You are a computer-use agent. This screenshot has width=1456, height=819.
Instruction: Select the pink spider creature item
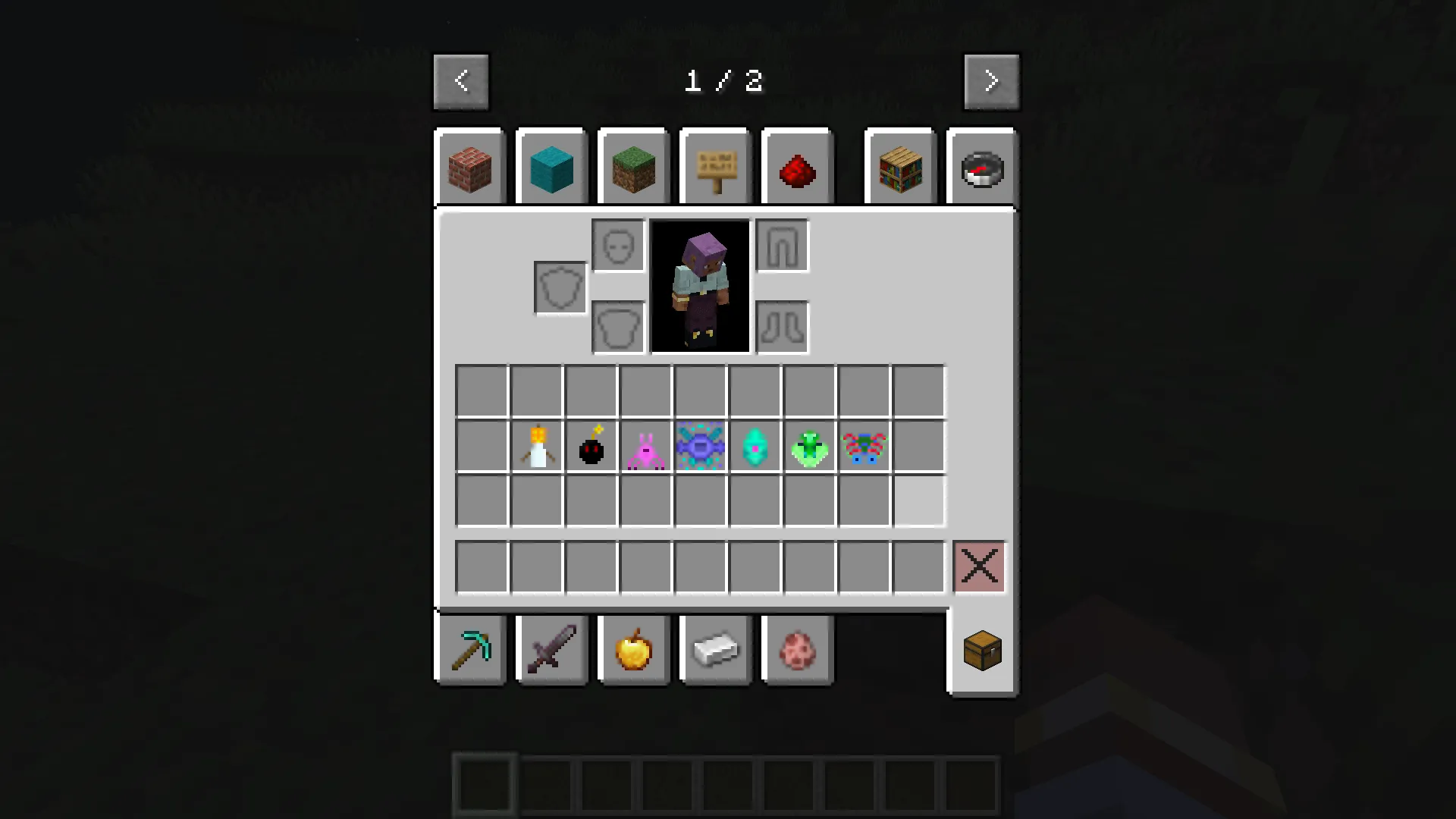pyautogui.click(x=645, y=447)
